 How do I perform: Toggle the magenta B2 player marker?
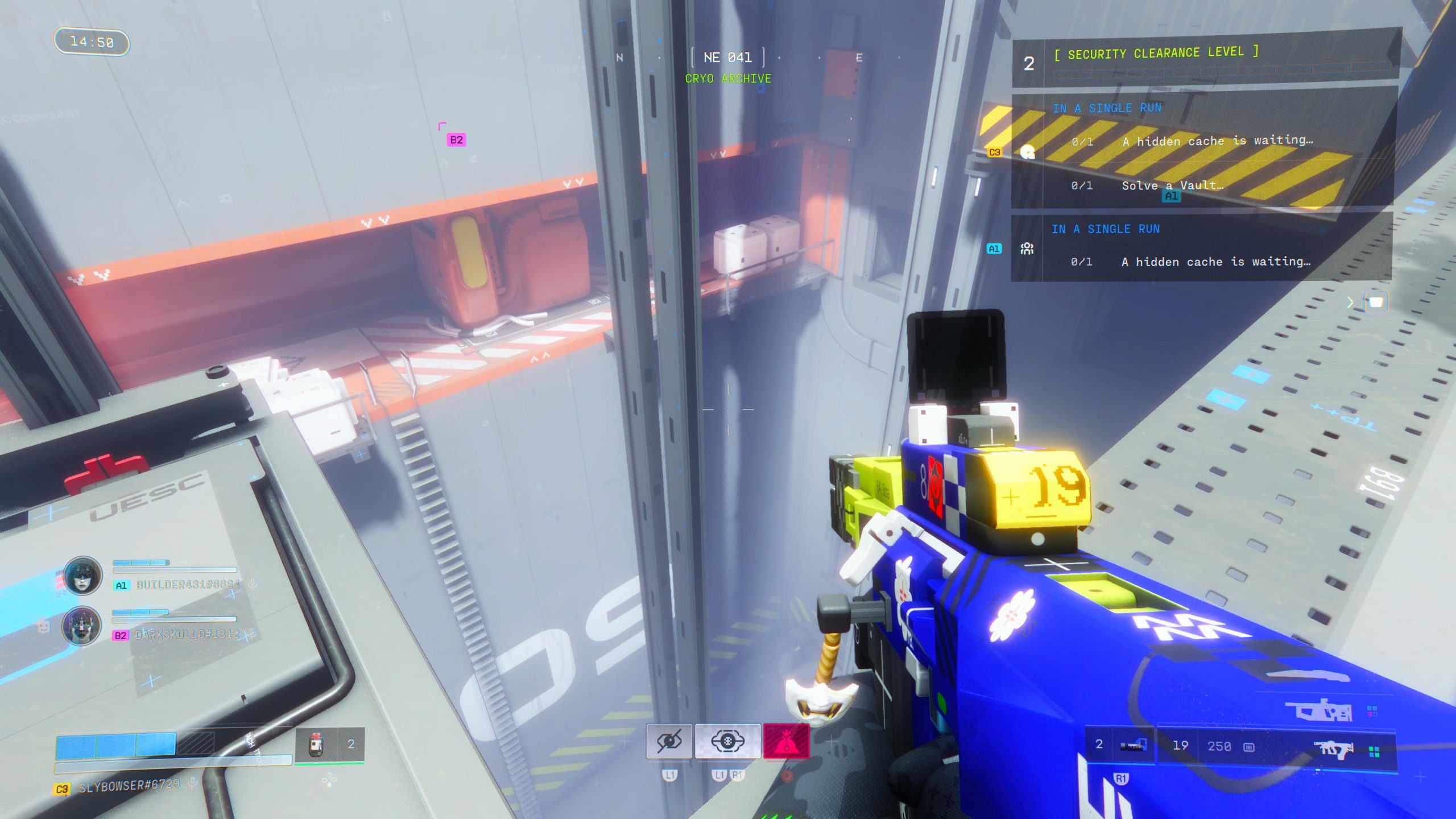click(x=455, y=138)
